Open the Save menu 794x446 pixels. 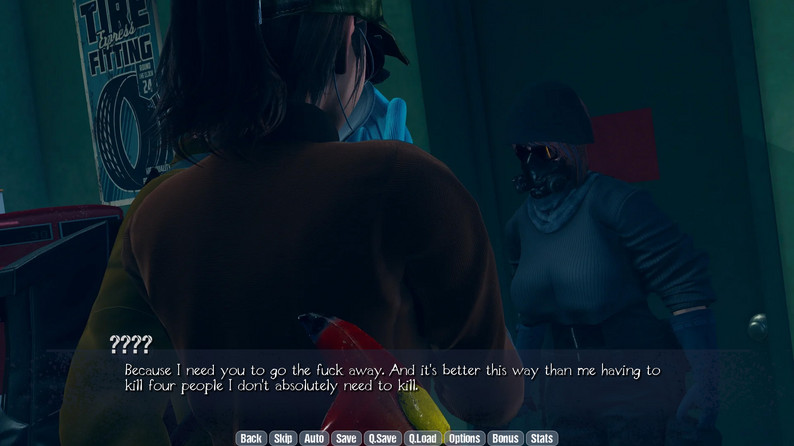346,438
